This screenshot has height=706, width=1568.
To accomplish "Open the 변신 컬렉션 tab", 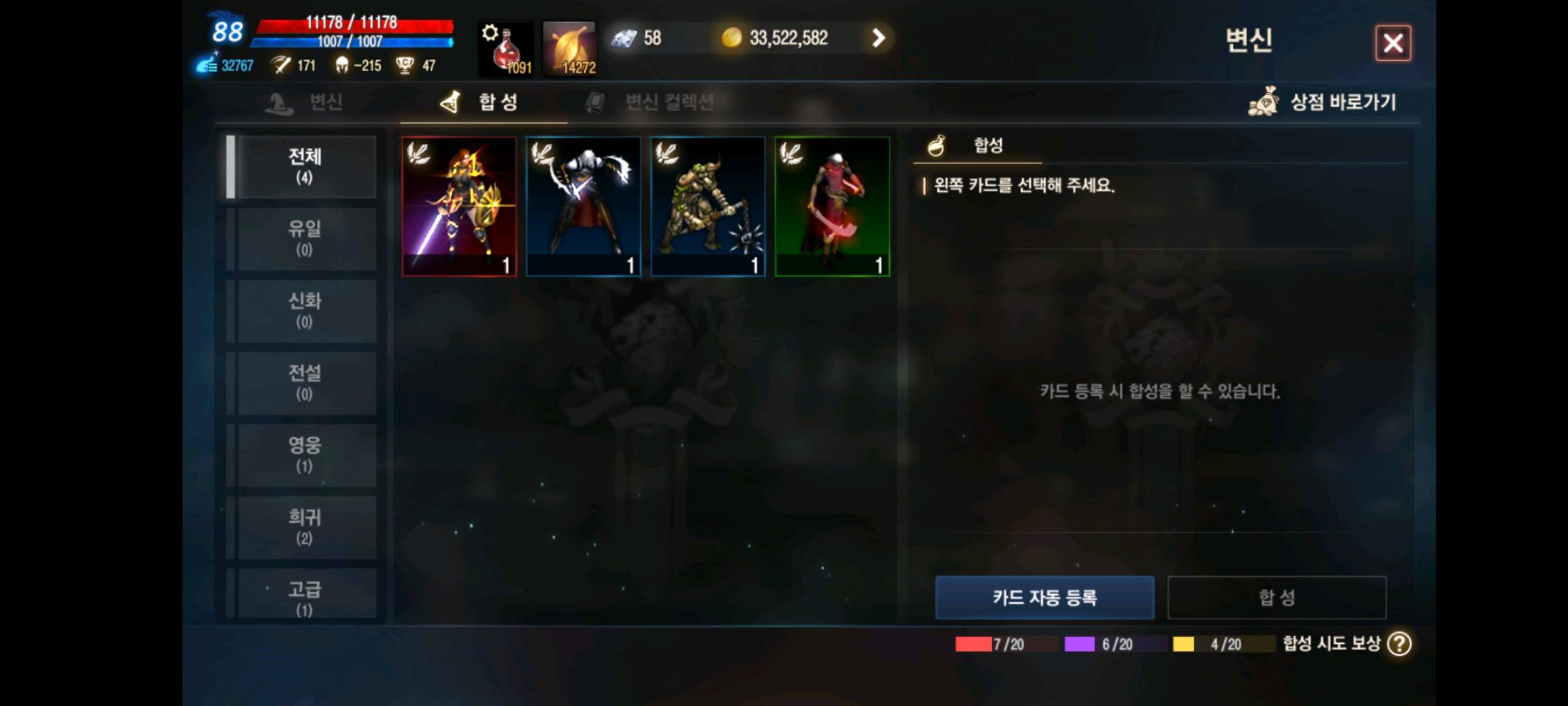I will pos(671,101).
